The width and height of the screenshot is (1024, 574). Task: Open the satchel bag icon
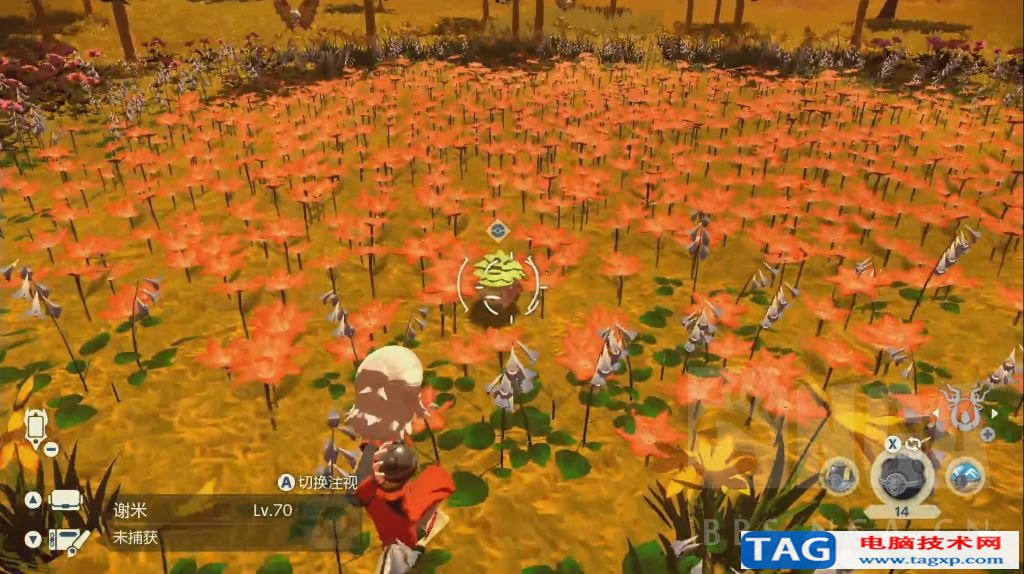point(65,500)
